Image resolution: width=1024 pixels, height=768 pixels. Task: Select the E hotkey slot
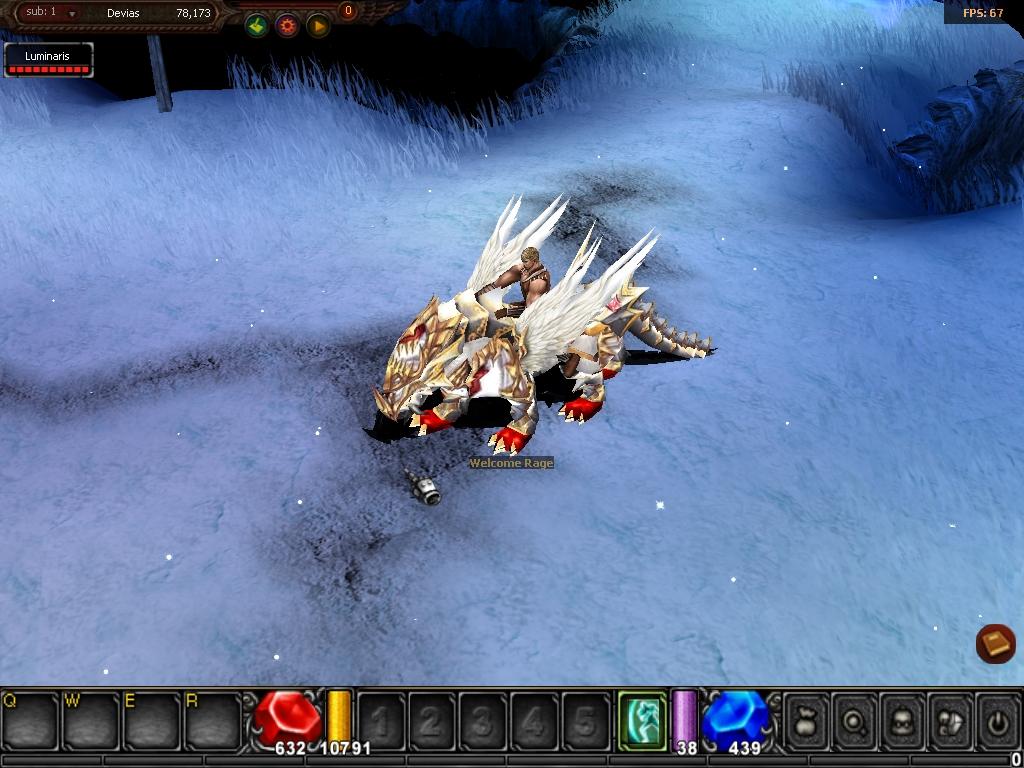[x=152, y=719]
